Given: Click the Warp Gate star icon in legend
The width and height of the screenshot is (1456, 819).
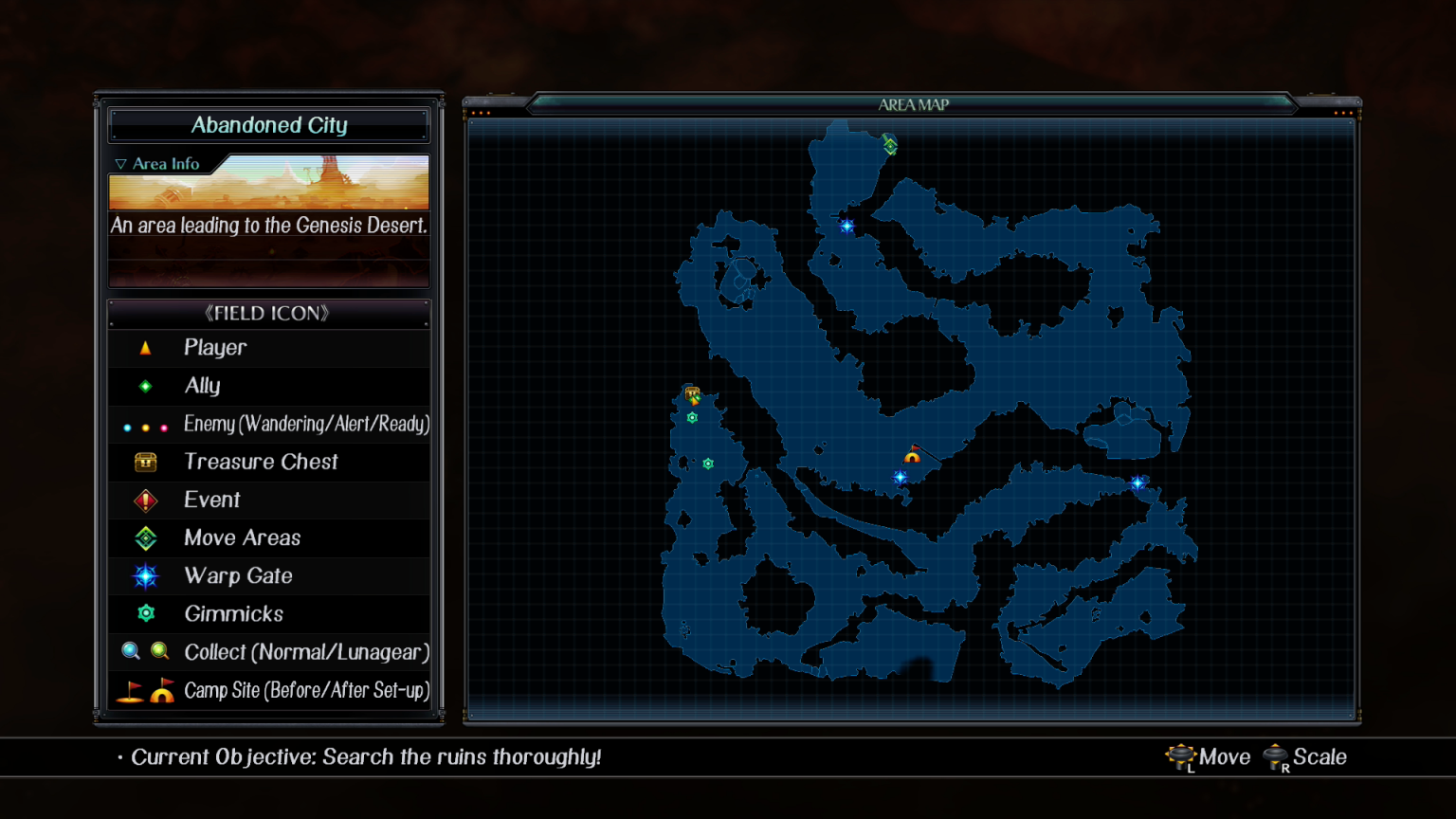Looking at the screenshot, I should [x=145, y=575].
